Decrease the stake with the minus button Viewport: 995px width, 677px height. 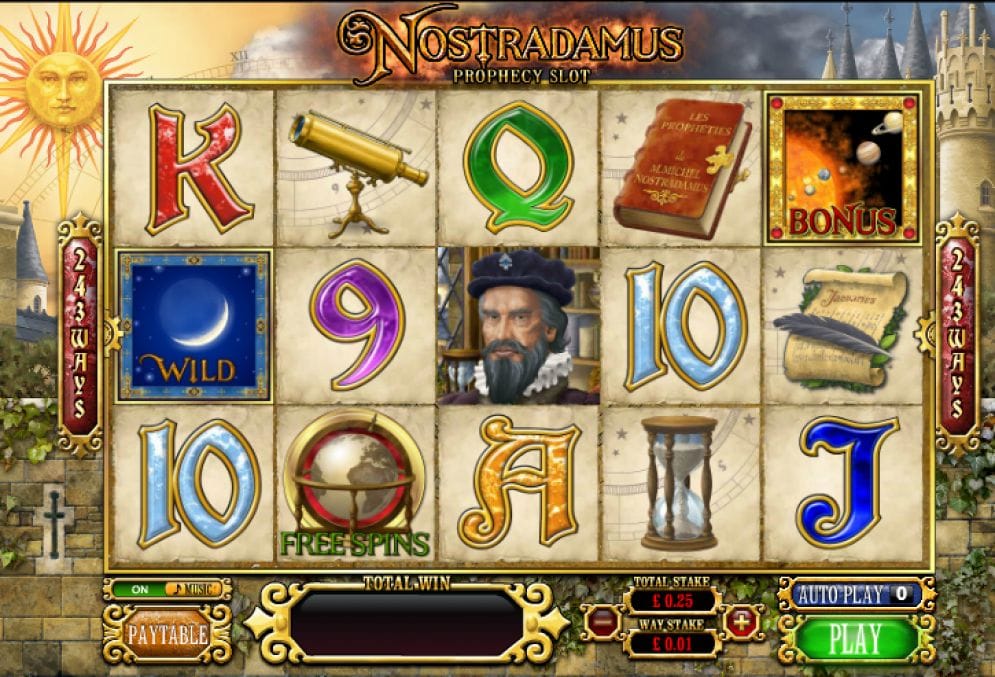pyautogui.click(x=601, y=622)
